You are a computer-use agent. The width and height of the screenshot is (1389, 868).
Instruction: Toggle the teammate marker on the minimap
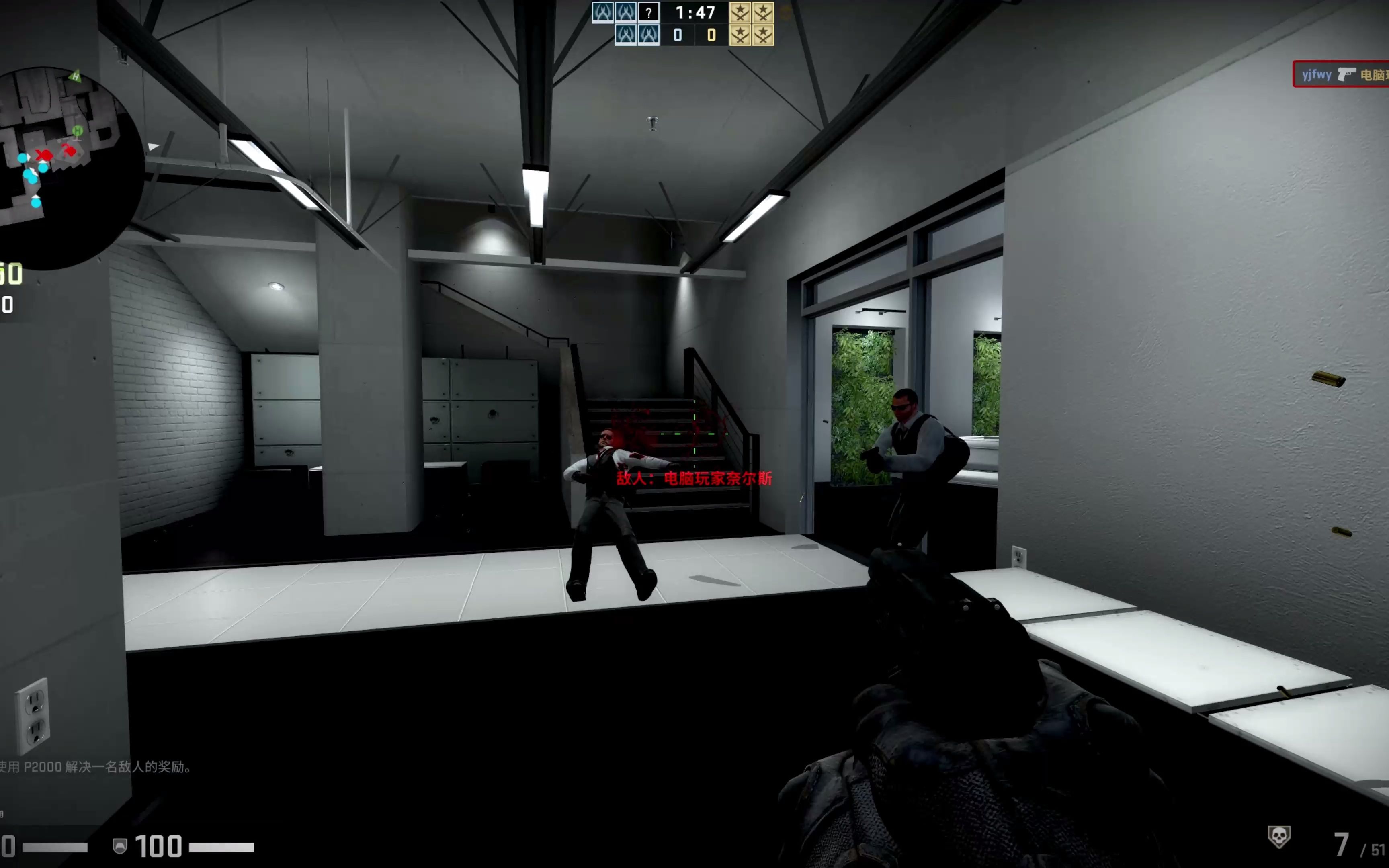click(23, 158)
